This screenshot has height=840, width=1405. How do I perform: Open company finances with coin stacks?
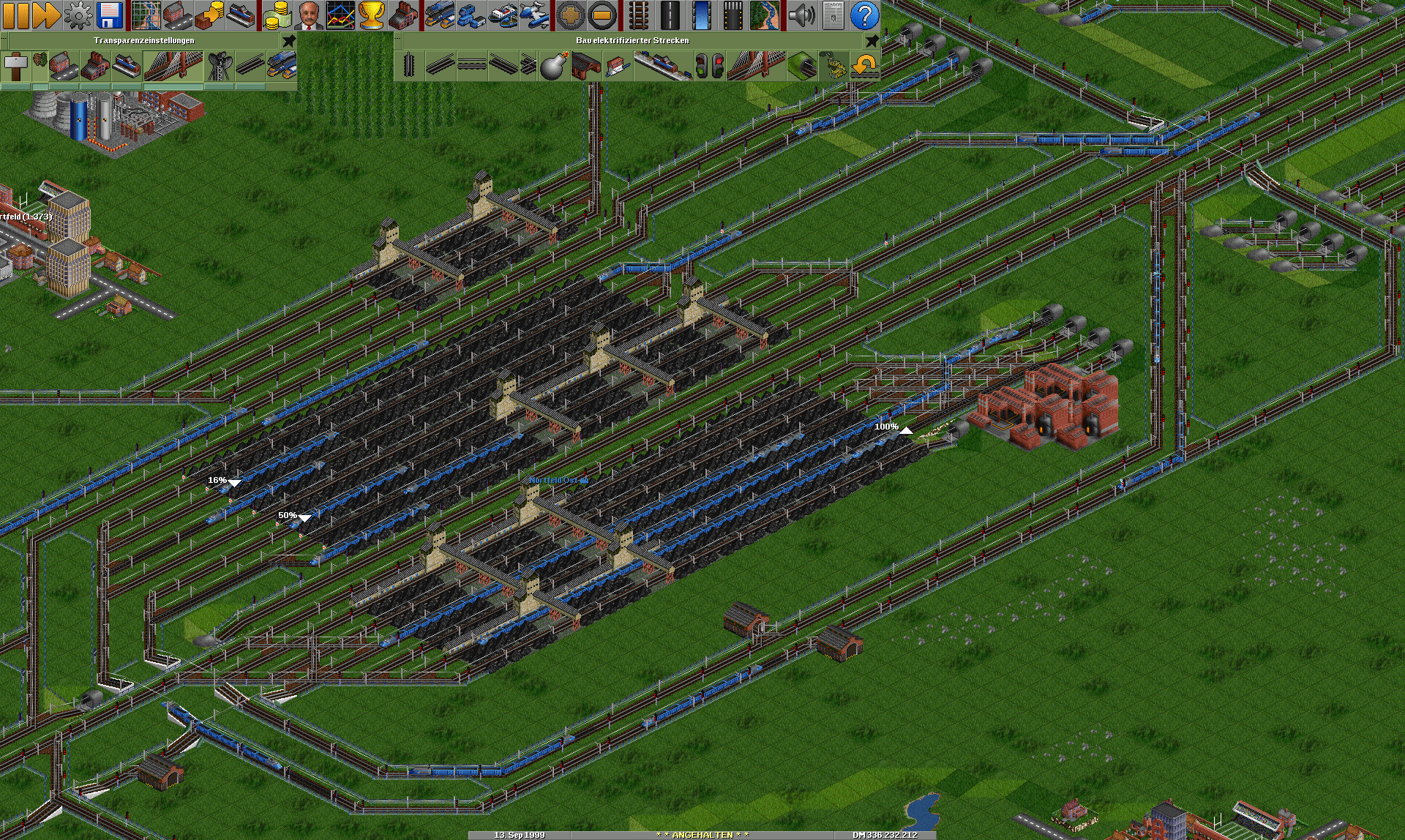[277, 15]
